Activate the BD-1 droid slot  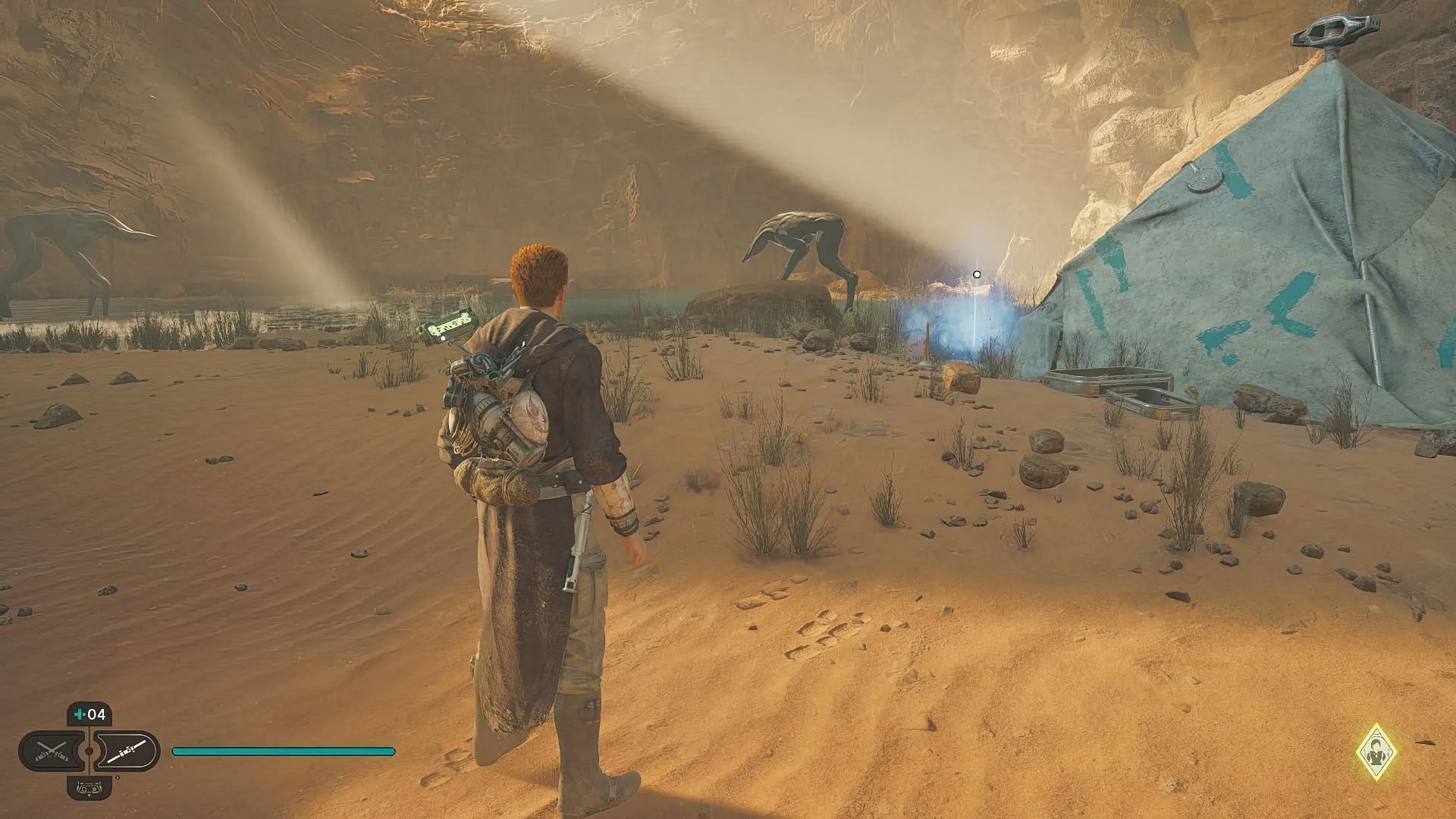[x=89, y=787]
